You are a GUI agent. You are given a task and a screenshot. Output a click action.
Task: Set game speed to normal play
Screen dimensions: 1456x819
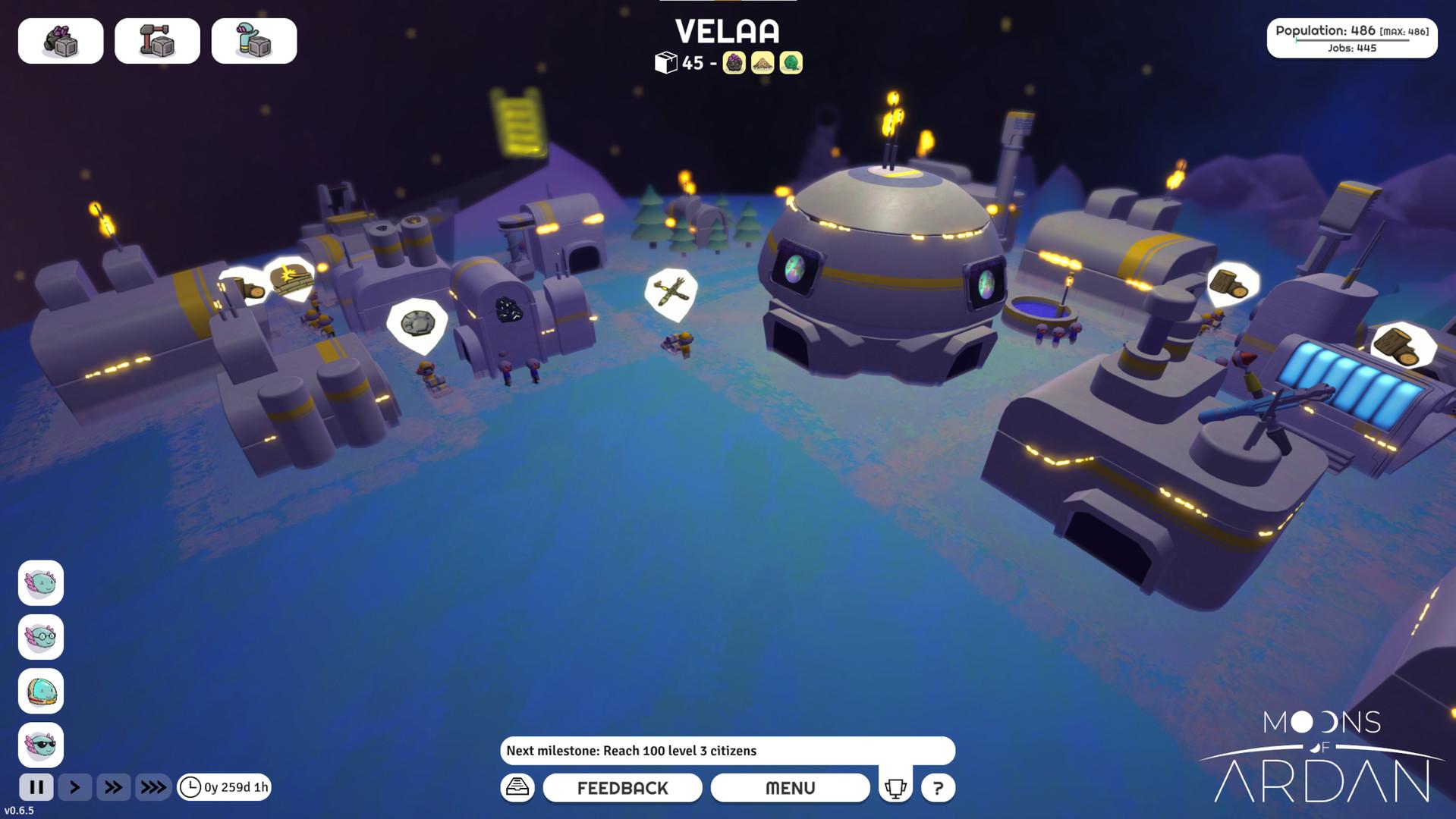(74, 787)
